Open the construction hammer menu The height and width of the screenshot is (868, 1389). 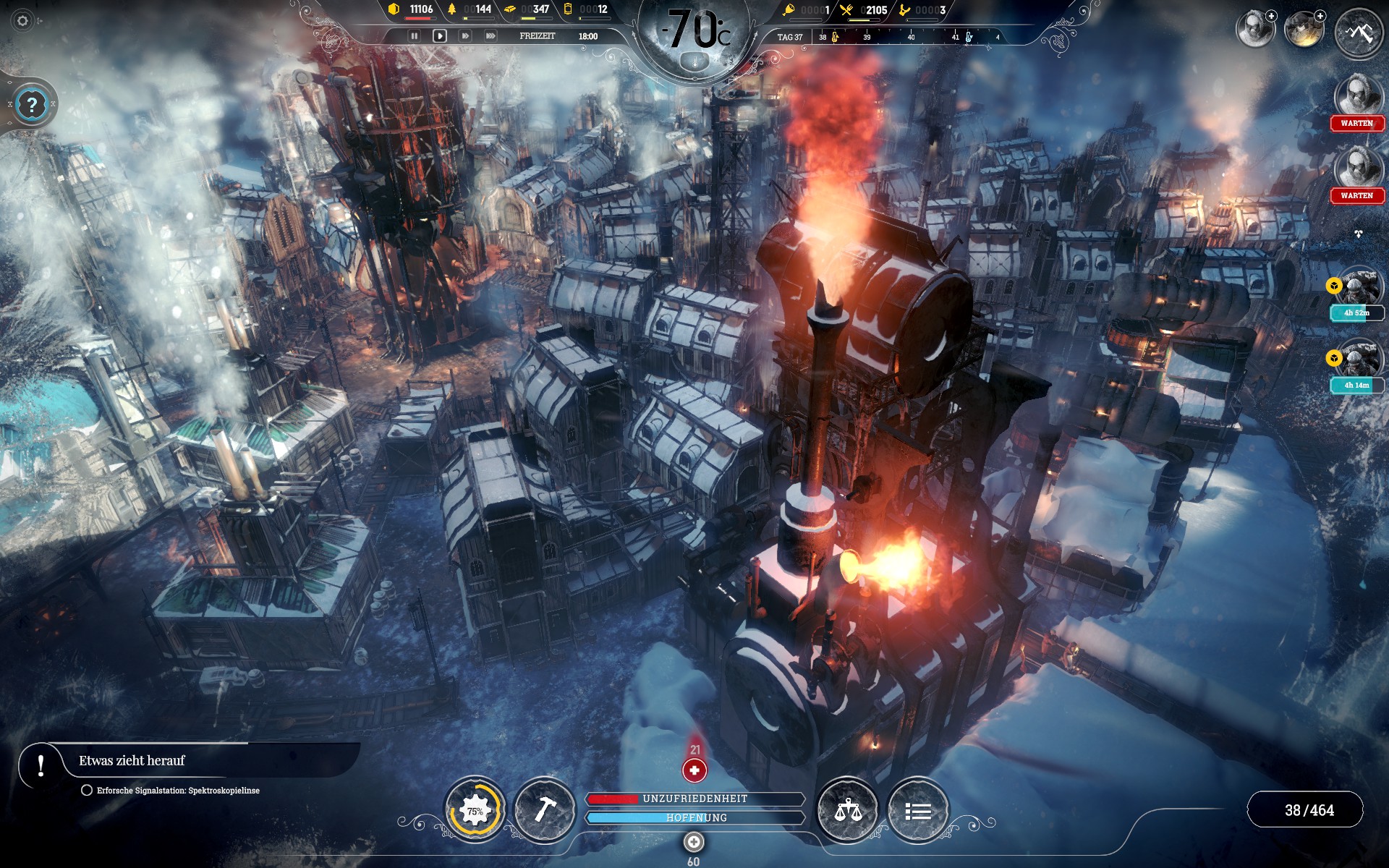click(x=544, y=811)
